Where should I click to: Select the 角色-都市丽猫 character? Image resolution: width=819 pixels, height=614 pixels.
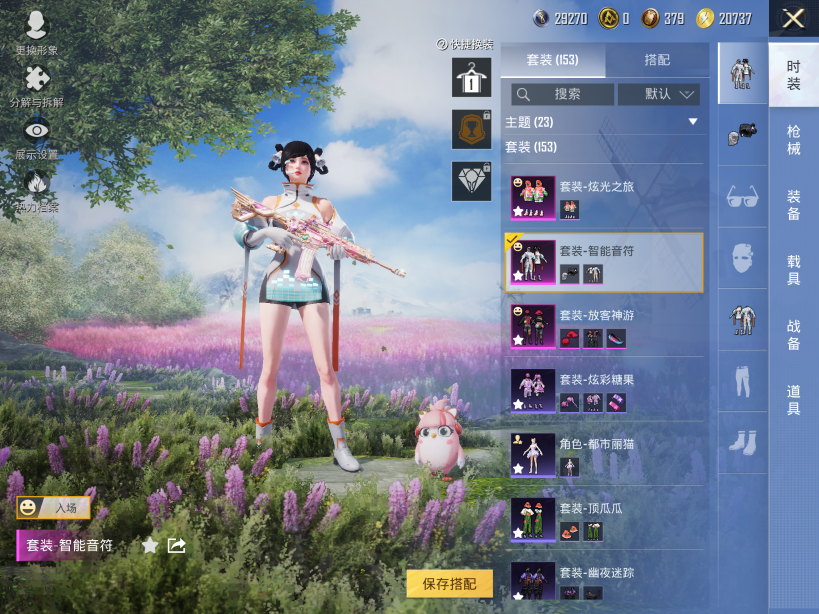604,454
